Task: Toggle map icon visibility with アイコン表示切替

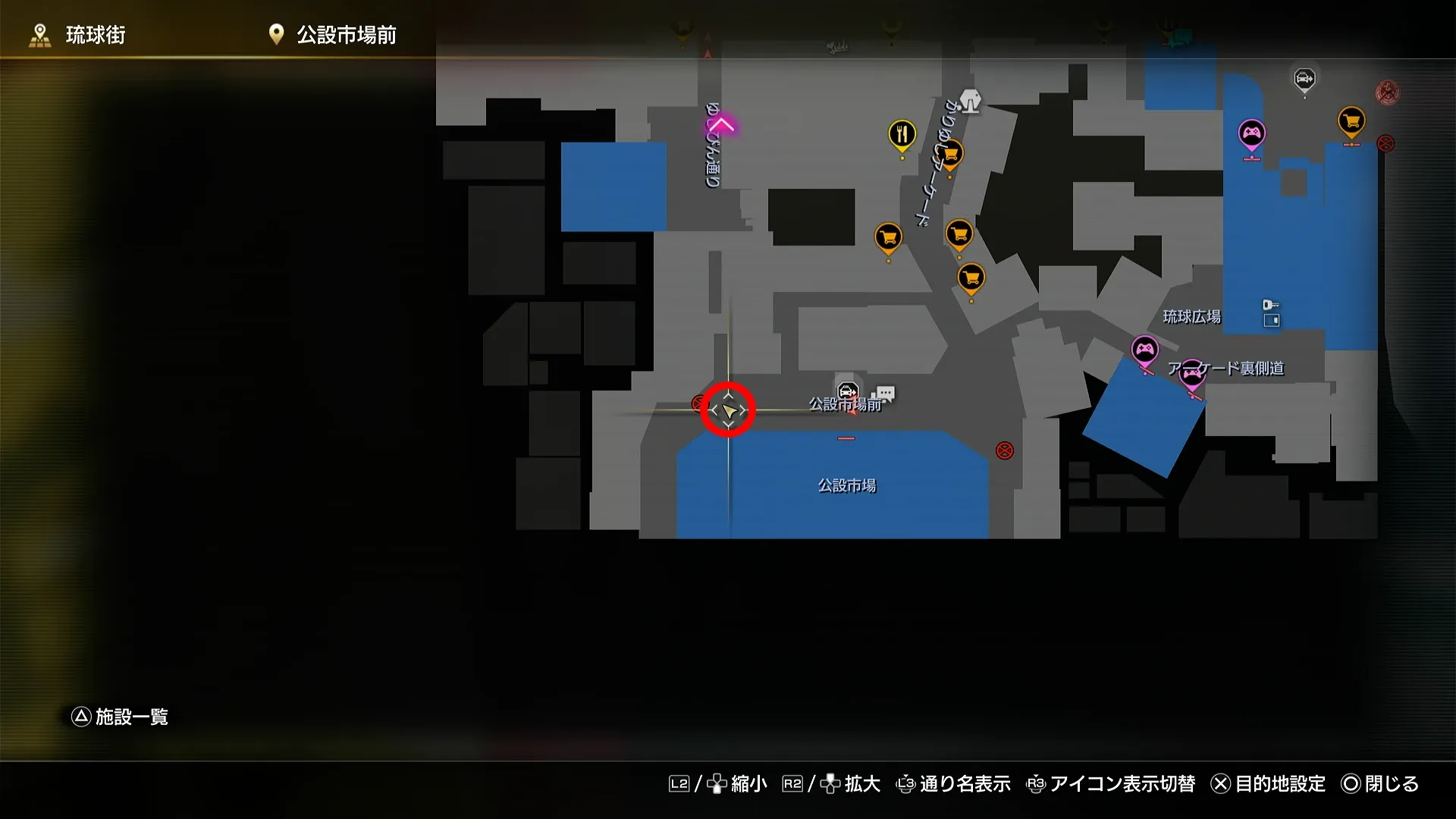Action: 1122,784
